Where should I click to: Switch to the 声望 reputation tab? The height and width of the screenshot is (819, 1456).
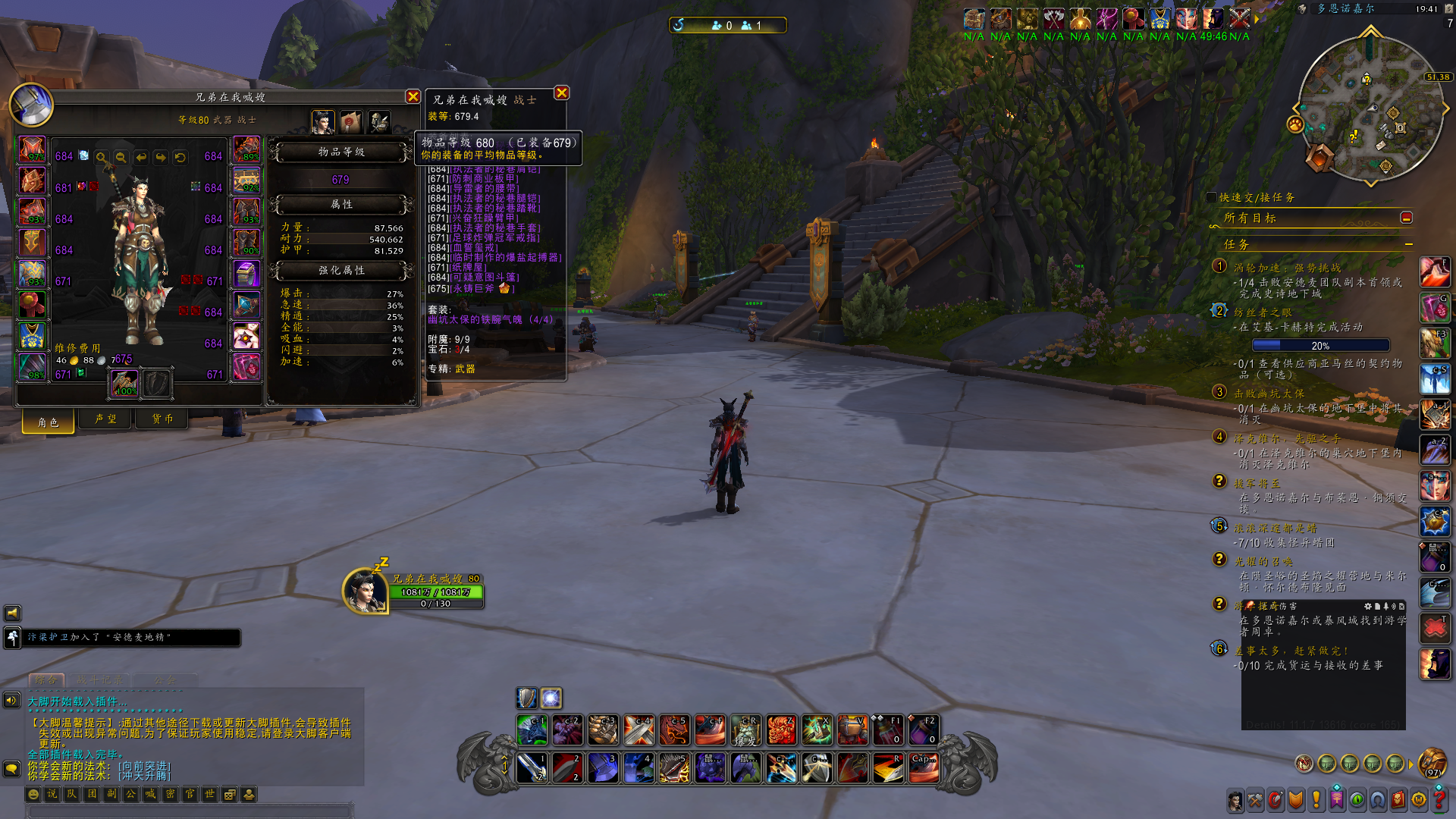click(105, 419)
